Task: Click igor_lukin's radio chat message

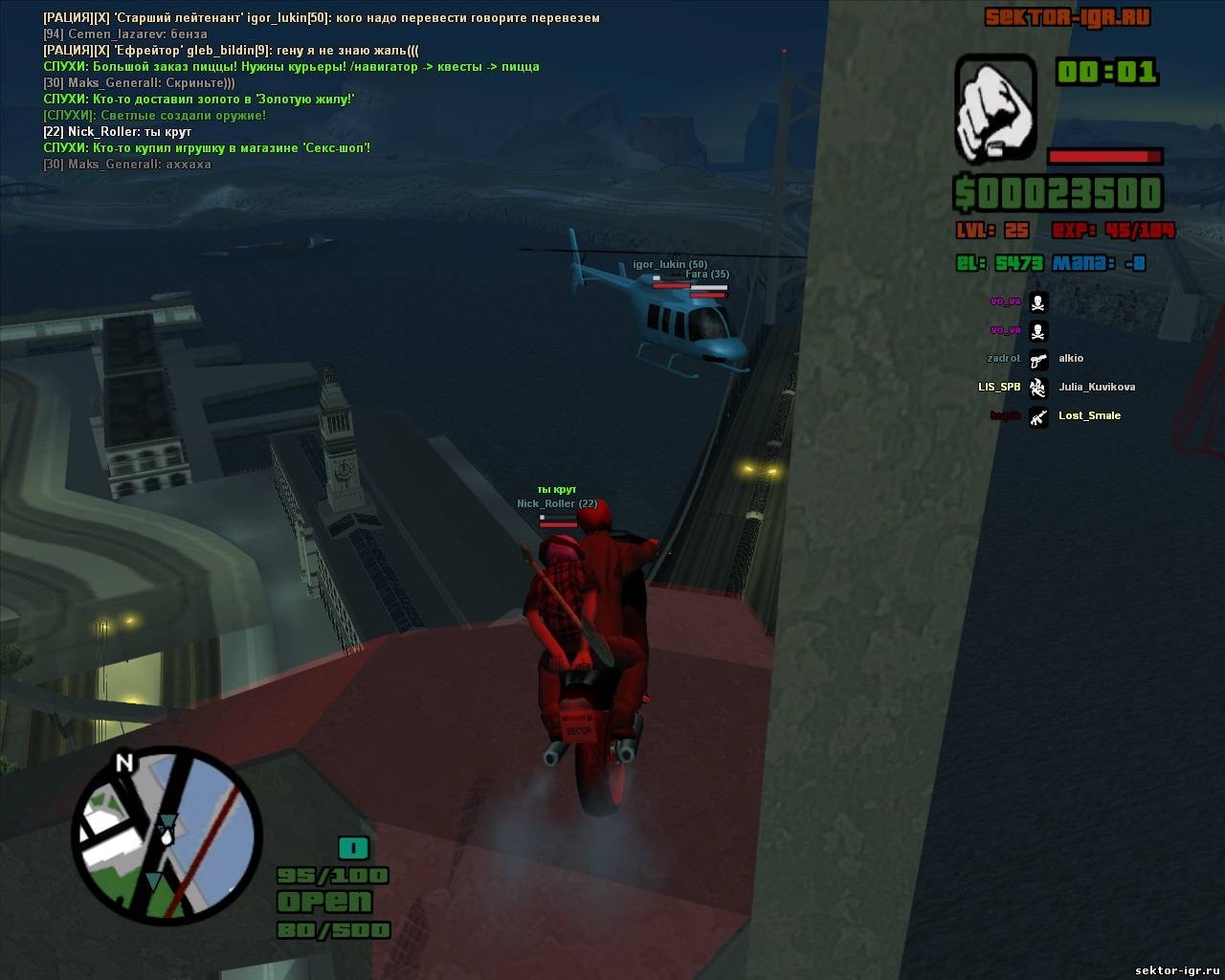Action: click(322, 18)
